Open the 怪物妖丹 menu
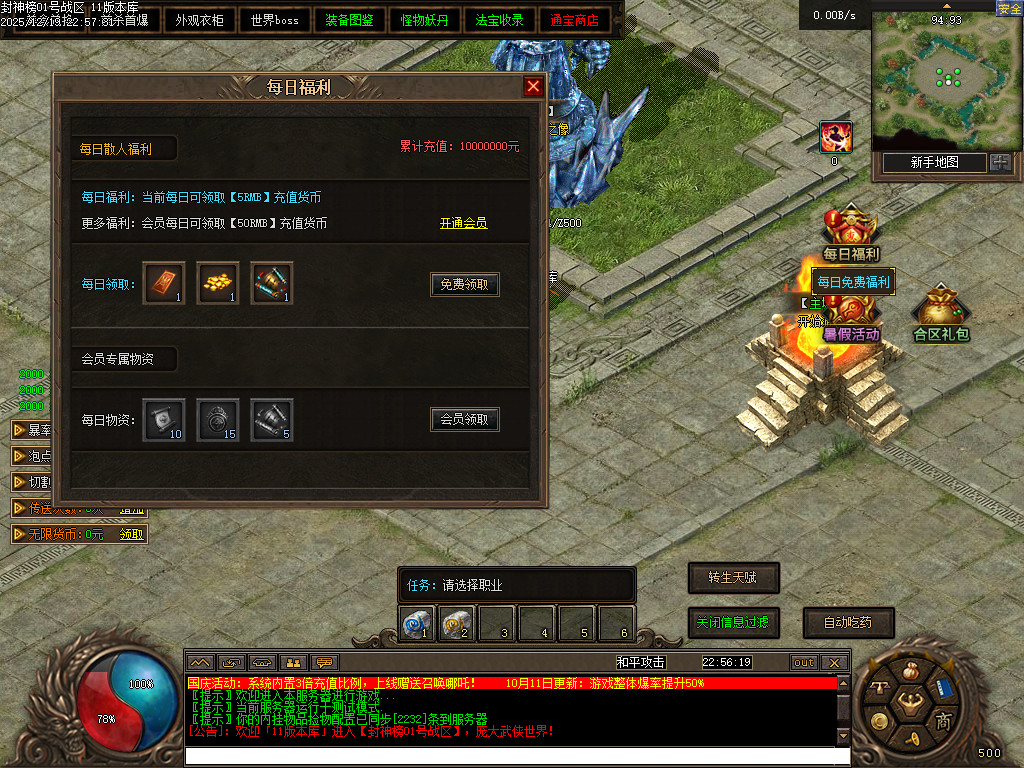Viewport: 1024px width, 768px height. click(424, 20)
